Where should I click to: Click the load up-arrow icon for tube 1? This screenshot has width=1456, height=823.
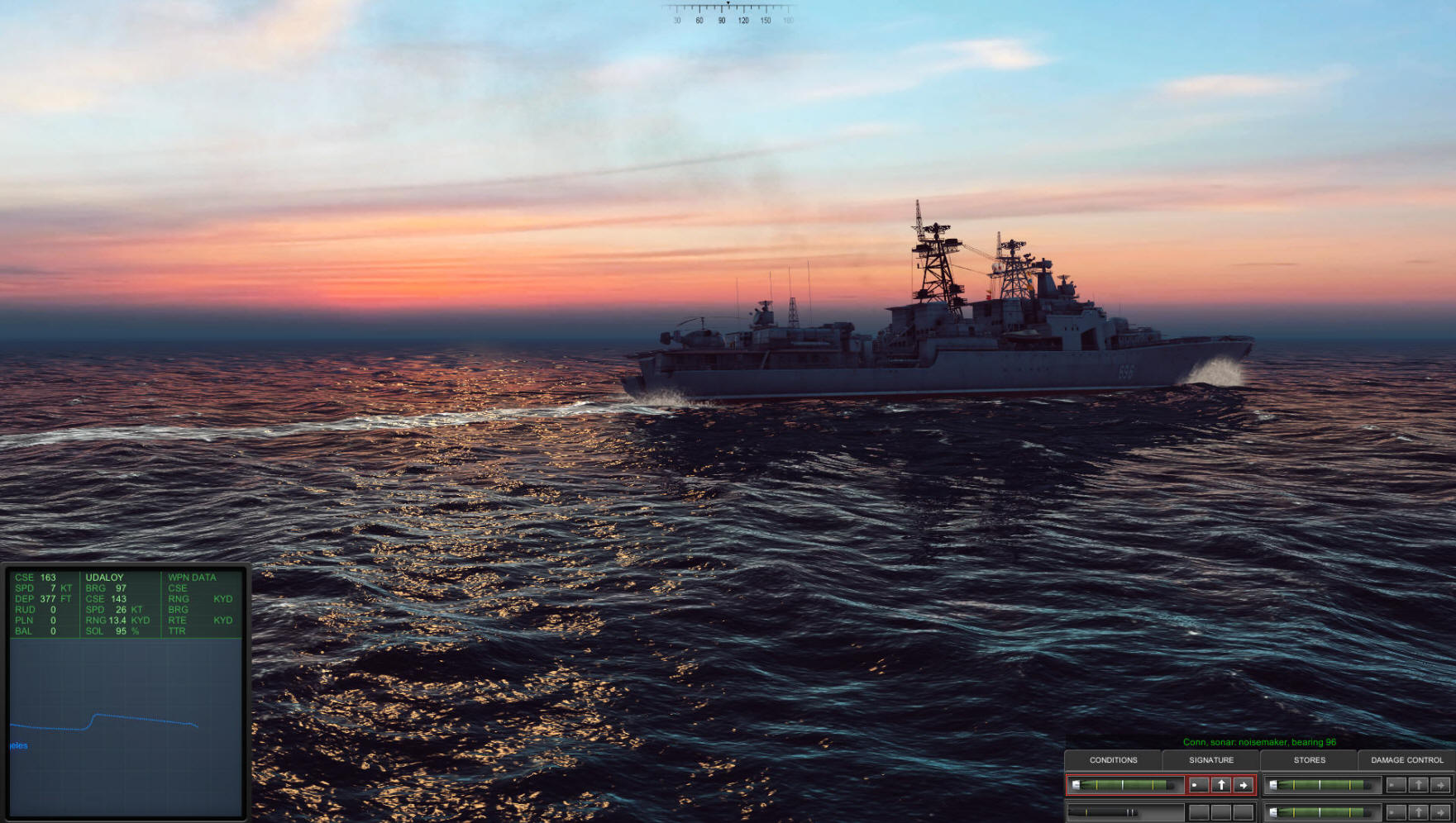coord(1222,785)
